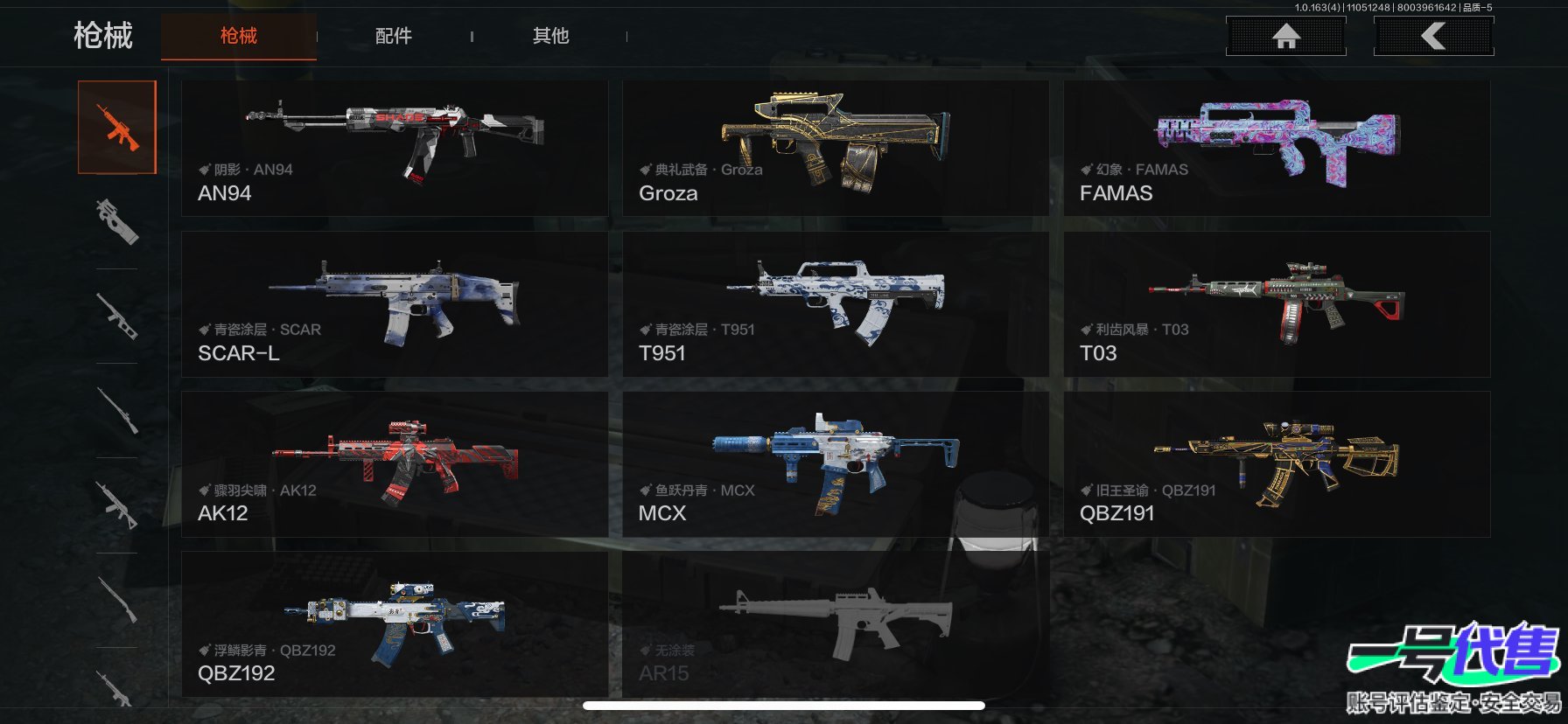The image size is (1568, 724).
Task: Choose the Groza weapon card
Action: click(835, 149)
